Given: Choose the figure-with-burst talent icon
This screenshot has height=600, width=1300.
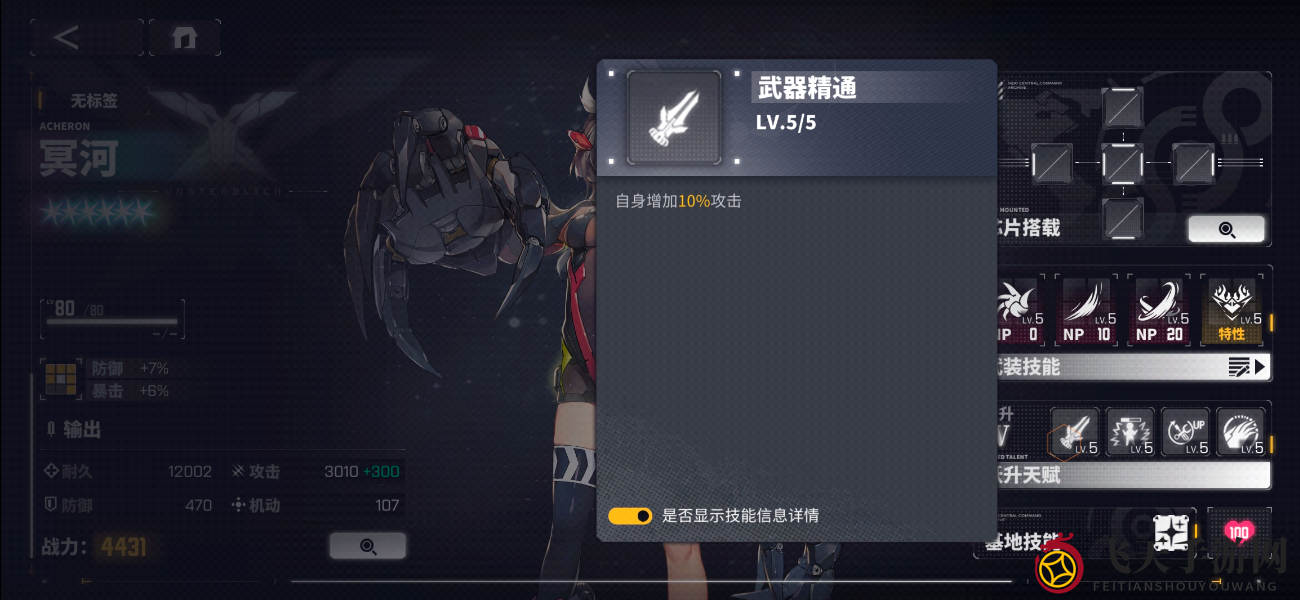Looking at the screenshot, I should [x=1130, y=432].
